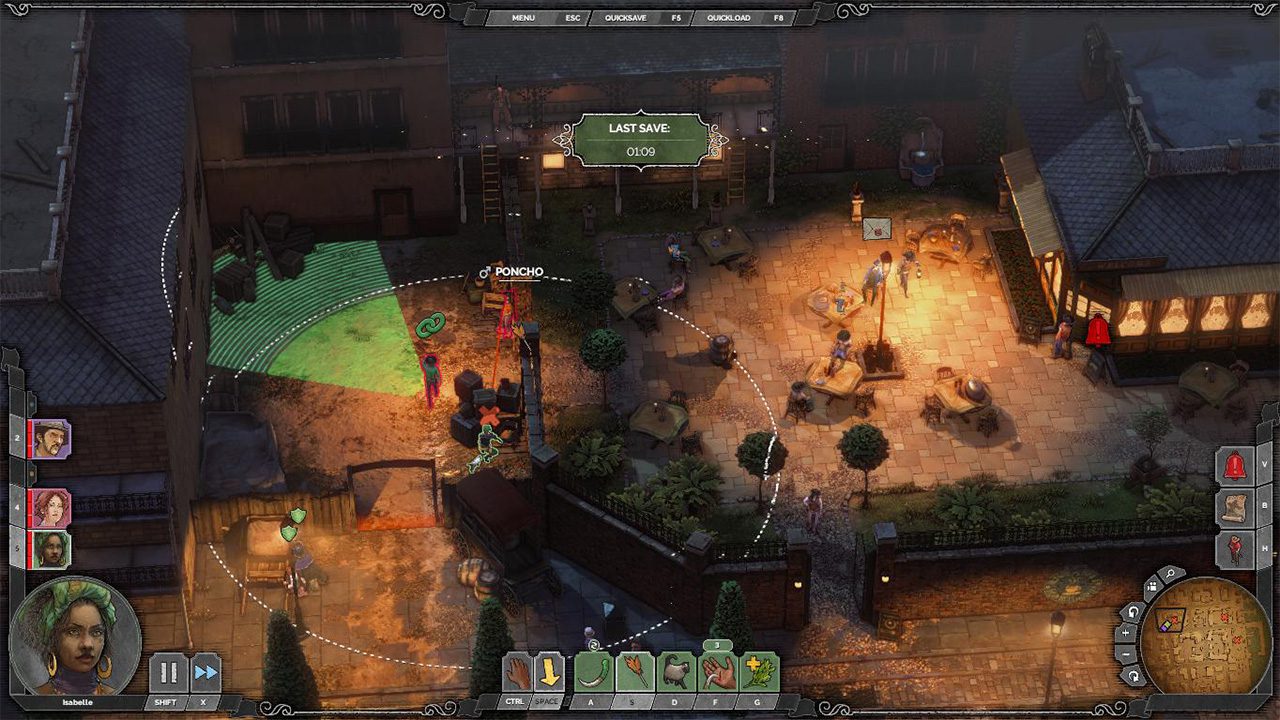Select the open hand interact action
This screenshot has width=1280, height=720.
point(515,672)
